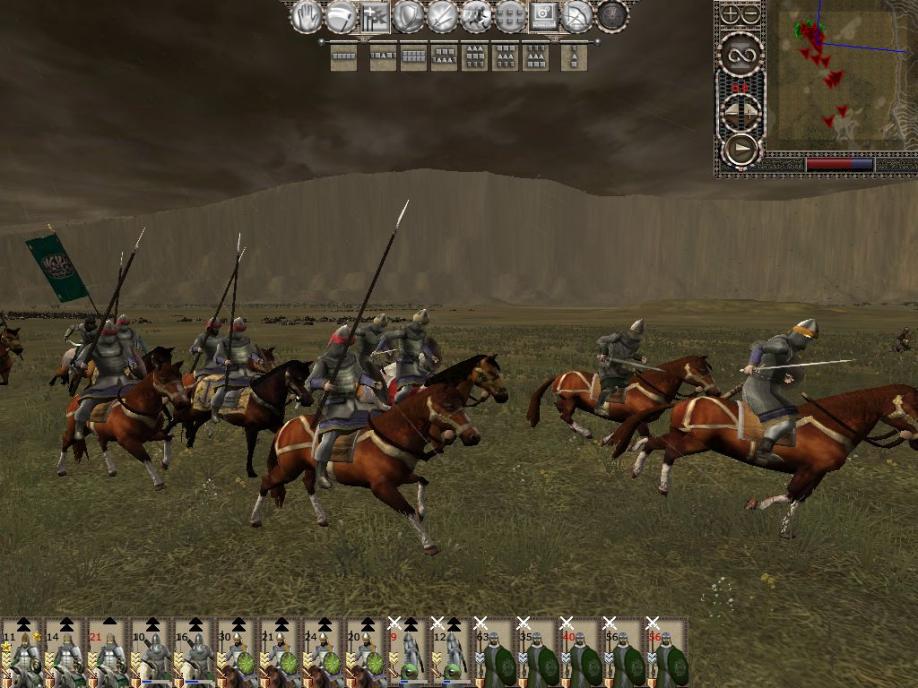This screenshot has width=918, height=688.
Task: Click the play arrow game speed button
Action: coord(741,149)
